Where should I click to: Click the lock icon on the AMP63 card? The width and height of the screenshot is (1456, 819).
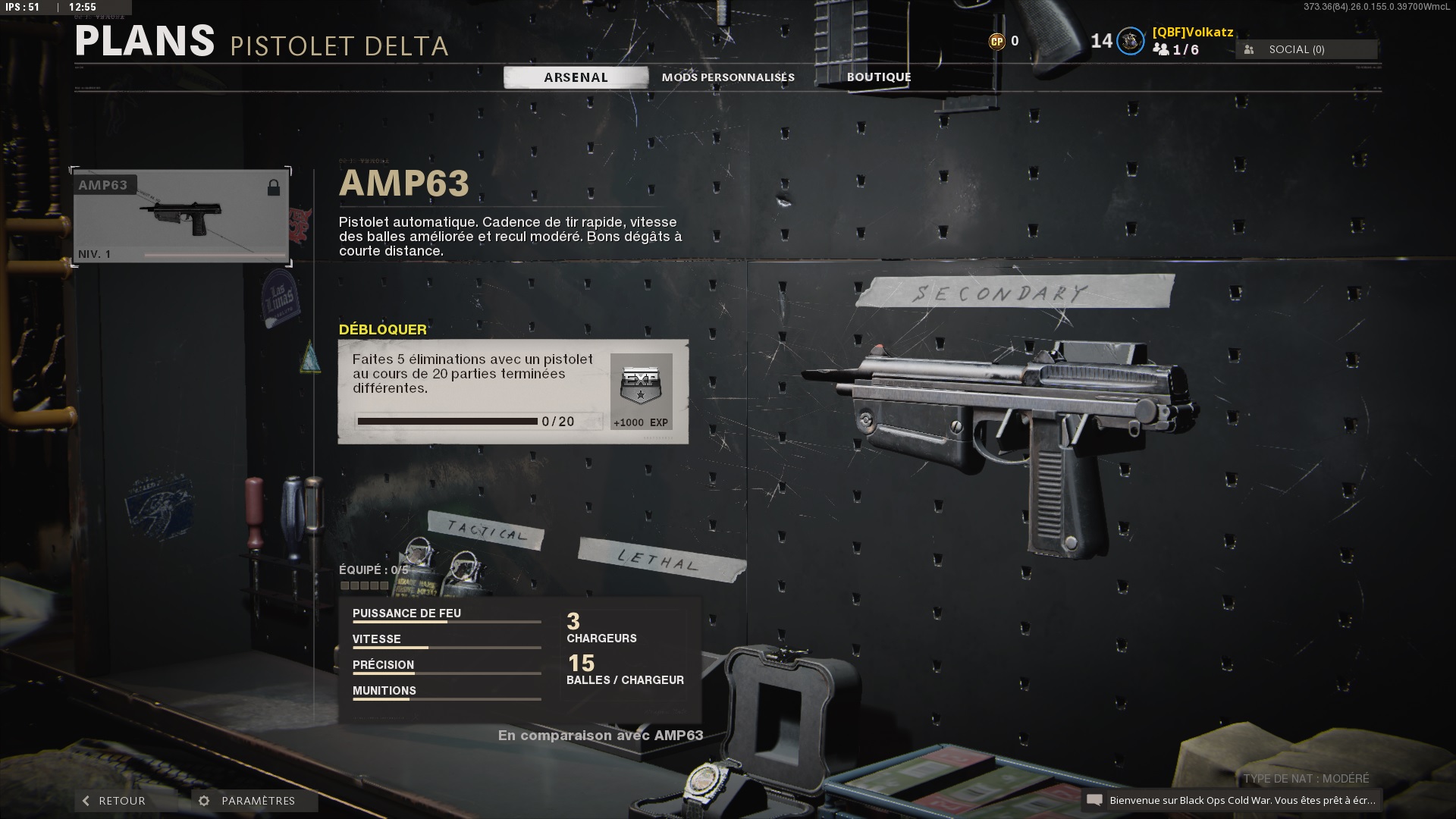click(274, 187)
